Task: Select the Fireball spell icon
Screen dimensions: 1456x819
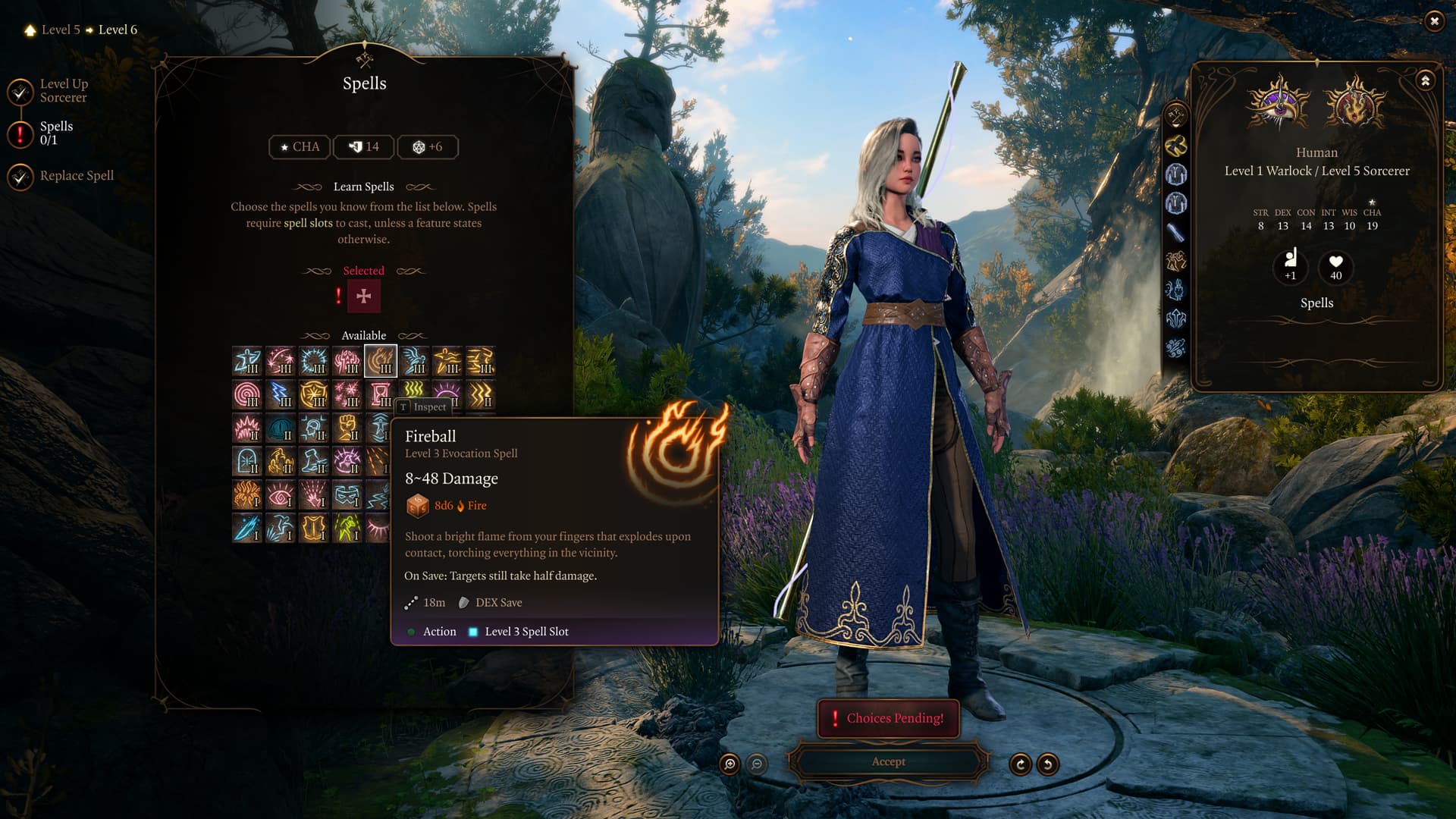Action: tap(380, 361)
